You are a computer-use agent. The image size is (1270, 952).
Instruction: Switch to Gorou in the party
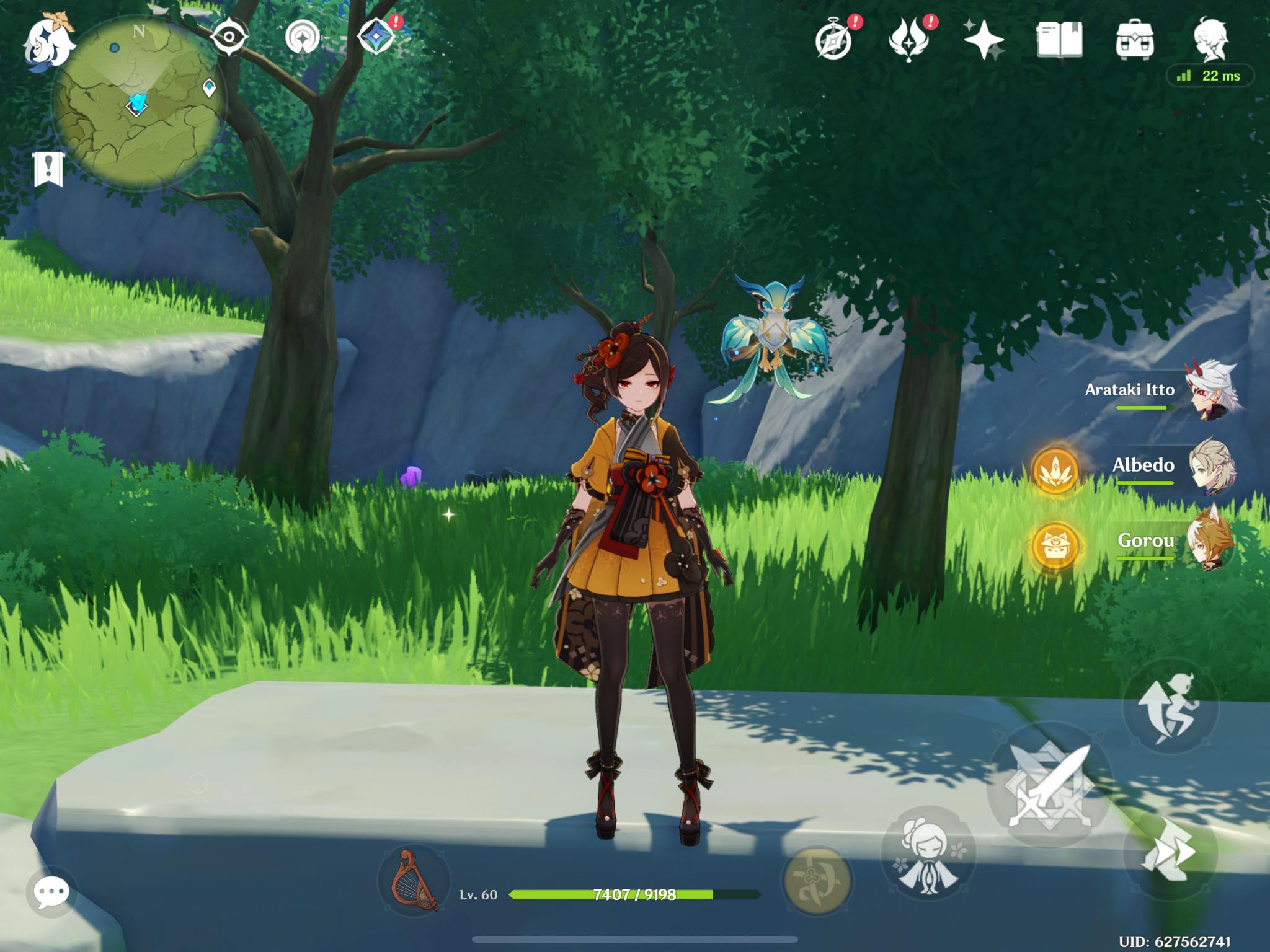[x=1209, y=542]
